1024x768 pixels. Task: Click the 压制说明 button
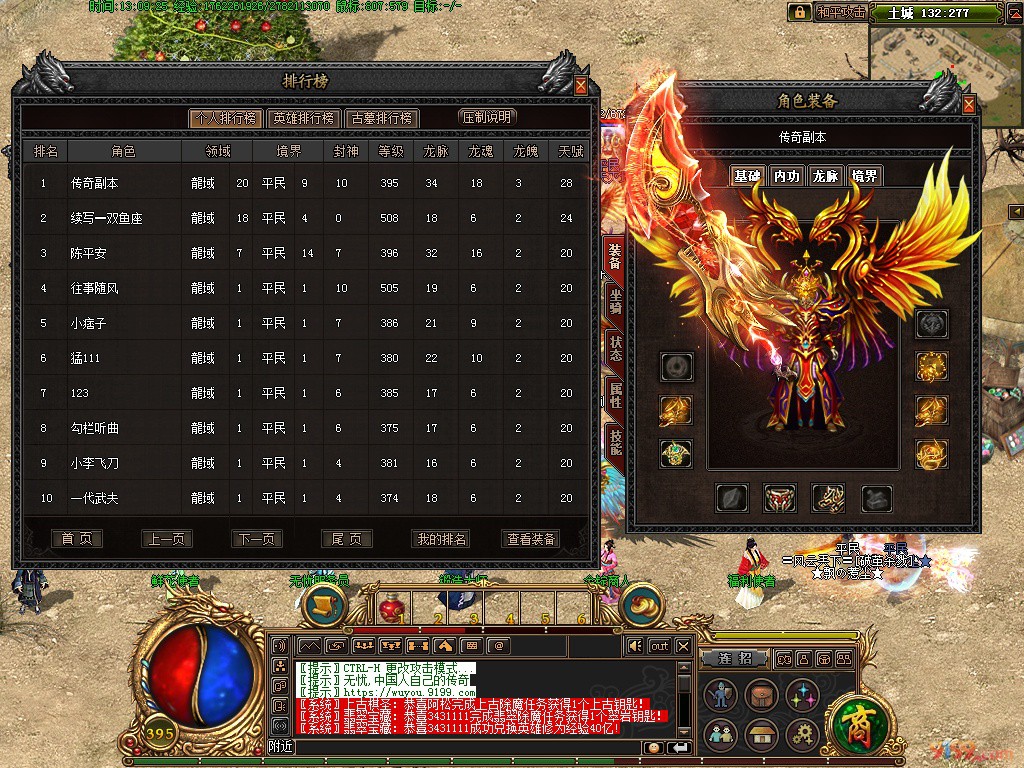tap(487, 117)
